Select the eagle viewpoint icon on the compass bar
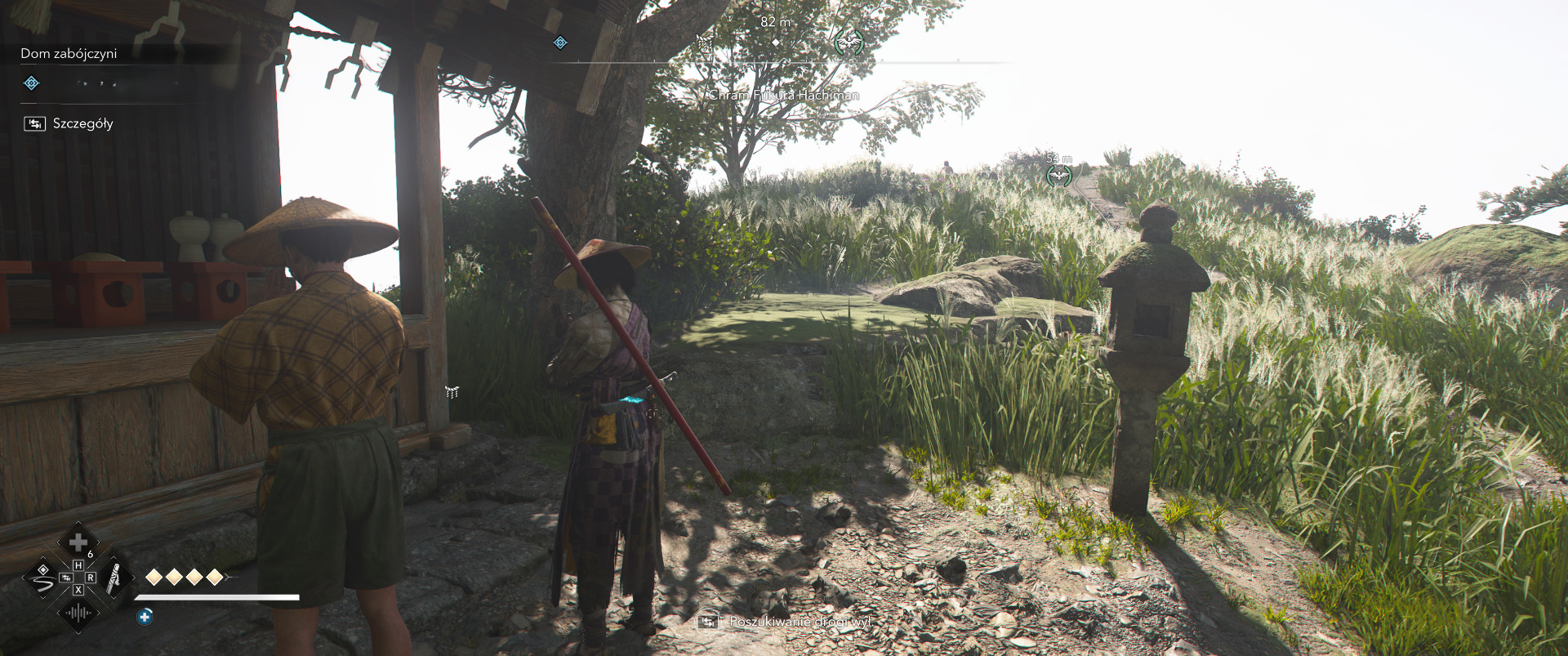Image resolution: width=1568 pixels, height=656 pixels. pyautogui.click(x=849, y=41)
